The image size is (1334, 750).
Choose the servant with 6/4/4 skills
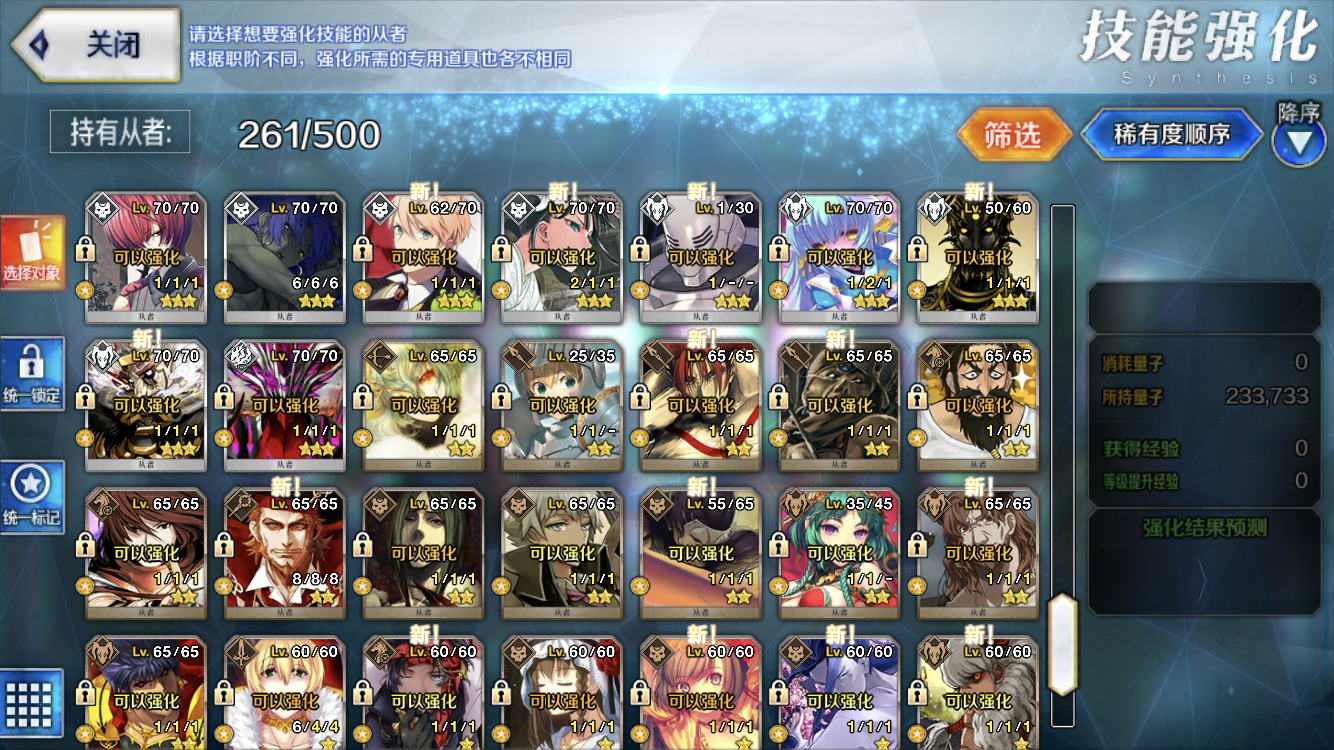pyautogui.click(x=284, y=695)
